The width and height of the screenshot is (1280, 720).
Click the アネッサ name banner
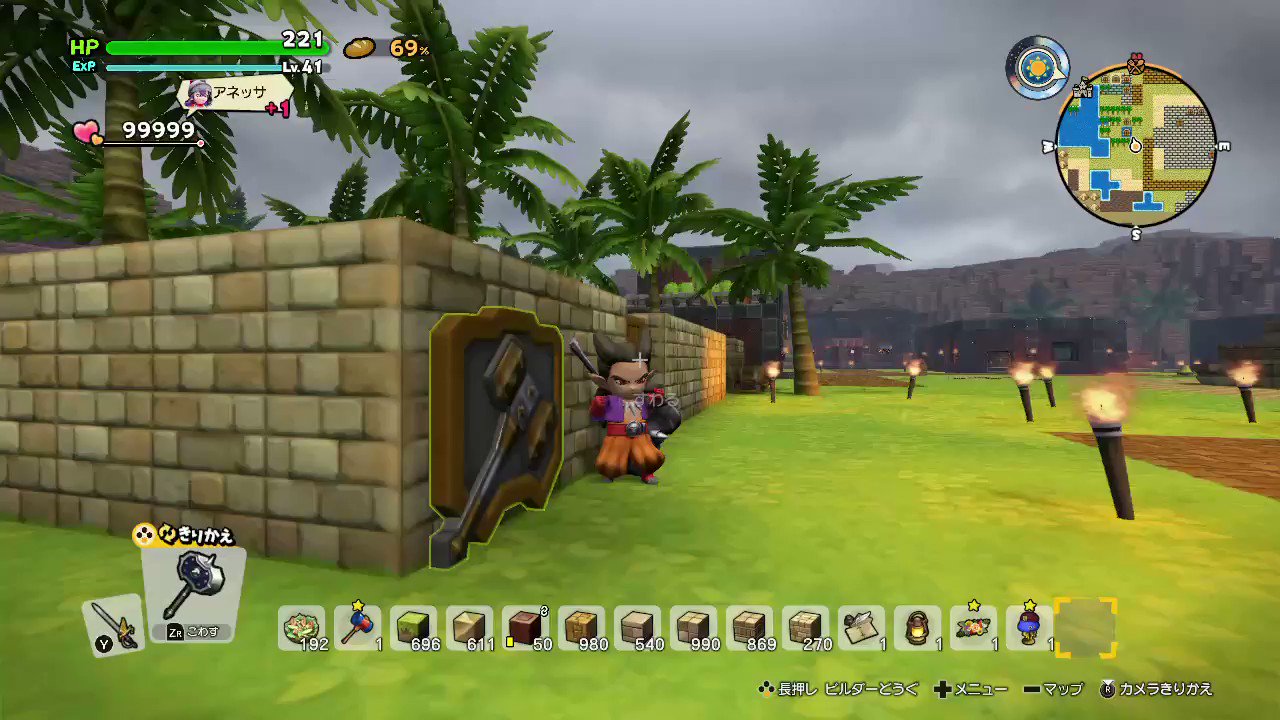coord(237,93)
